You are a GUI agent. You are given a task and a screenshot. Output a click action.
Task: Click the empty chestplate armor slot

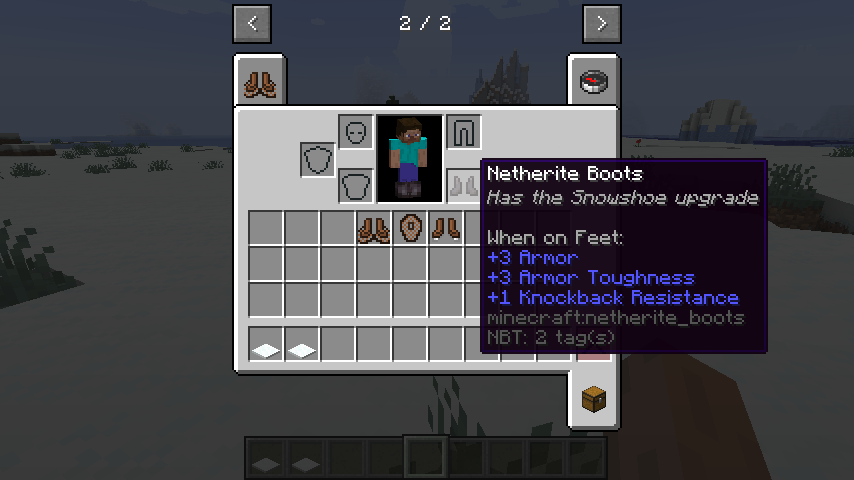[x=356, y=185]
